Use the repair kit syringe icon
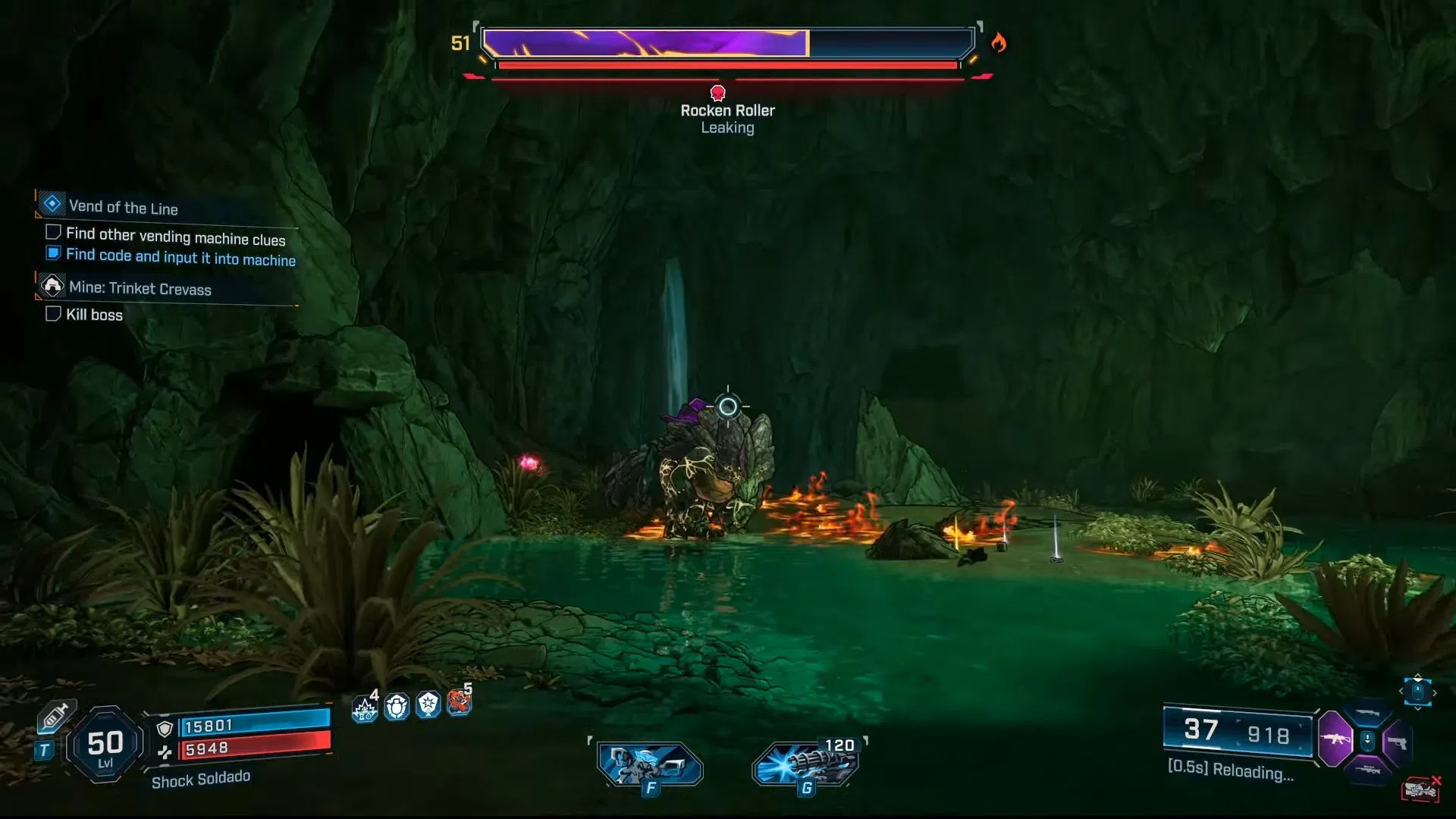The image size is (1456, 819). click(x=57, y=716)
